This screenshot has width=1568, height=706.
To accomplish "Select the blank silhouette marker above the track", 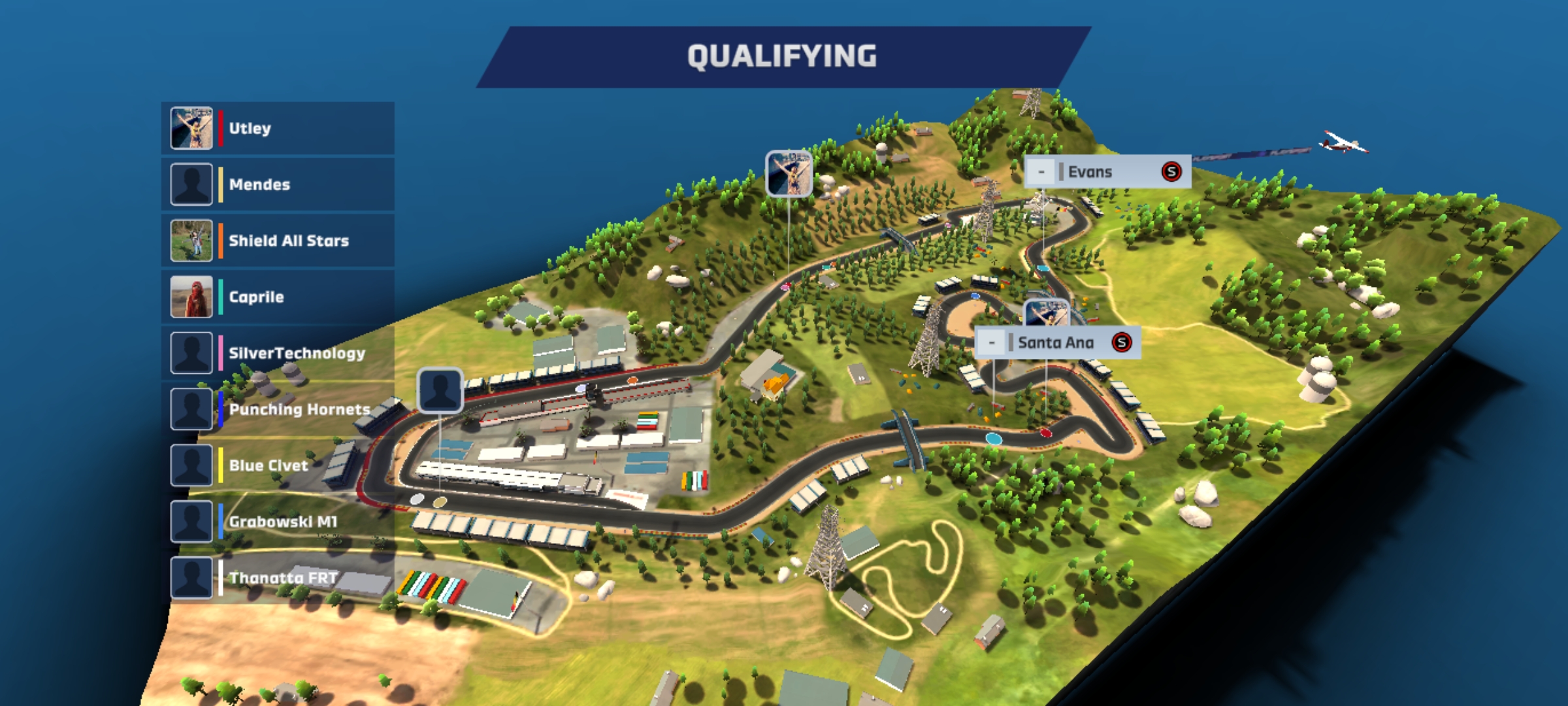I will pyautogui.click(x=440, y=390).
